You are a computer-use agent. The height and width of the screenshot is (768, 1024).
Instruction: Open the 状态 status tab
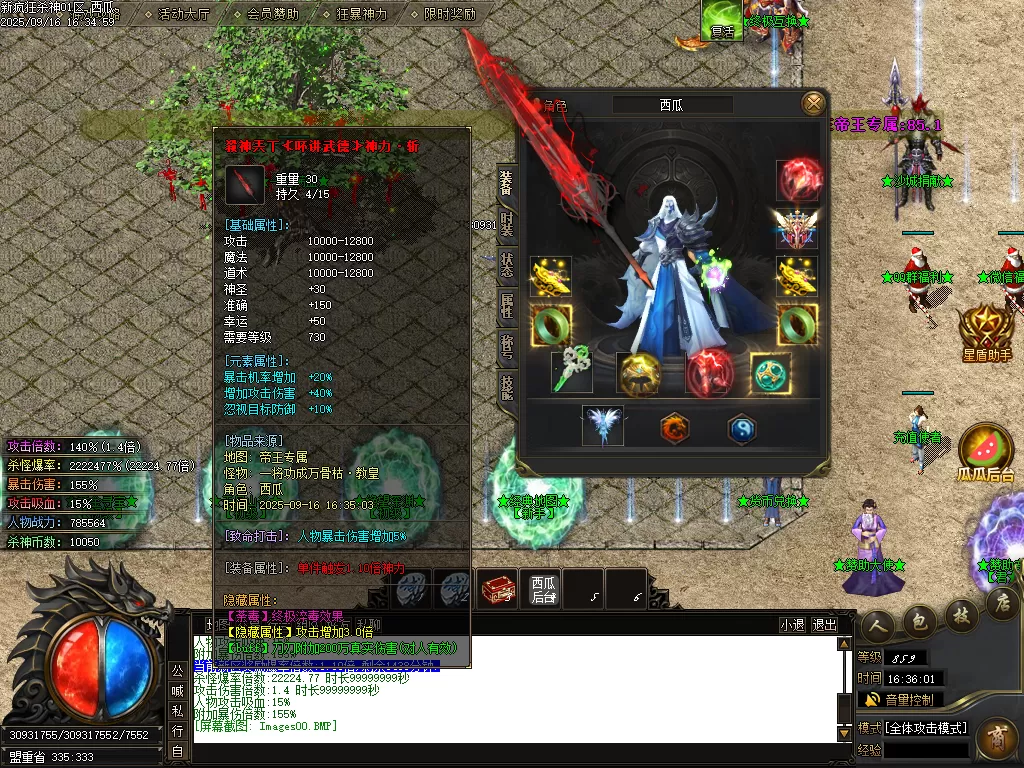pos(507,265)
